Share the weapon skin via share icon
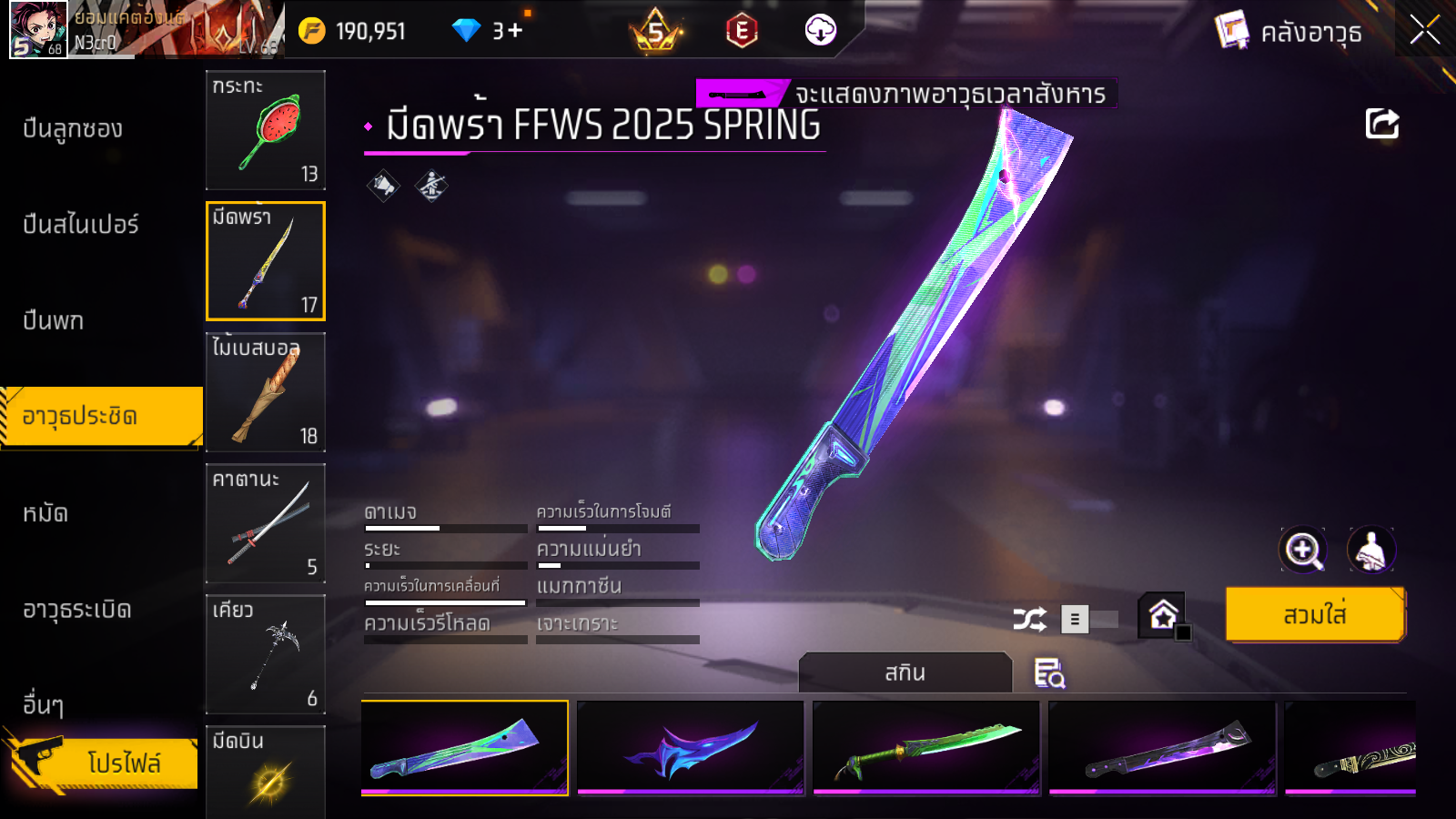The height and width of the screenshot is (819, 1456). coord(1381,124)
